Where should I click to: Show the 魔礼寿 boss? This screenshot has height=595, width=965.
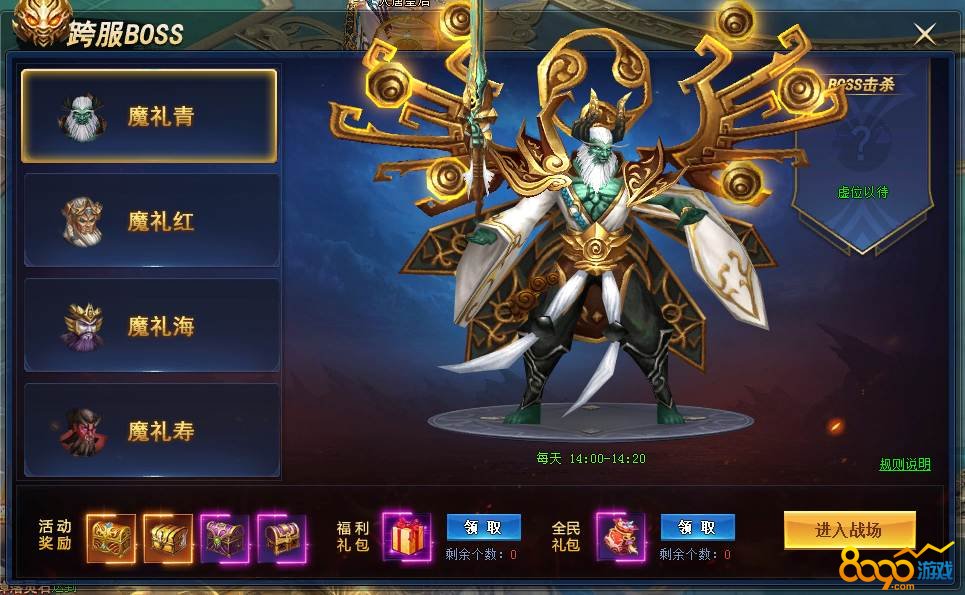[152, 431]
